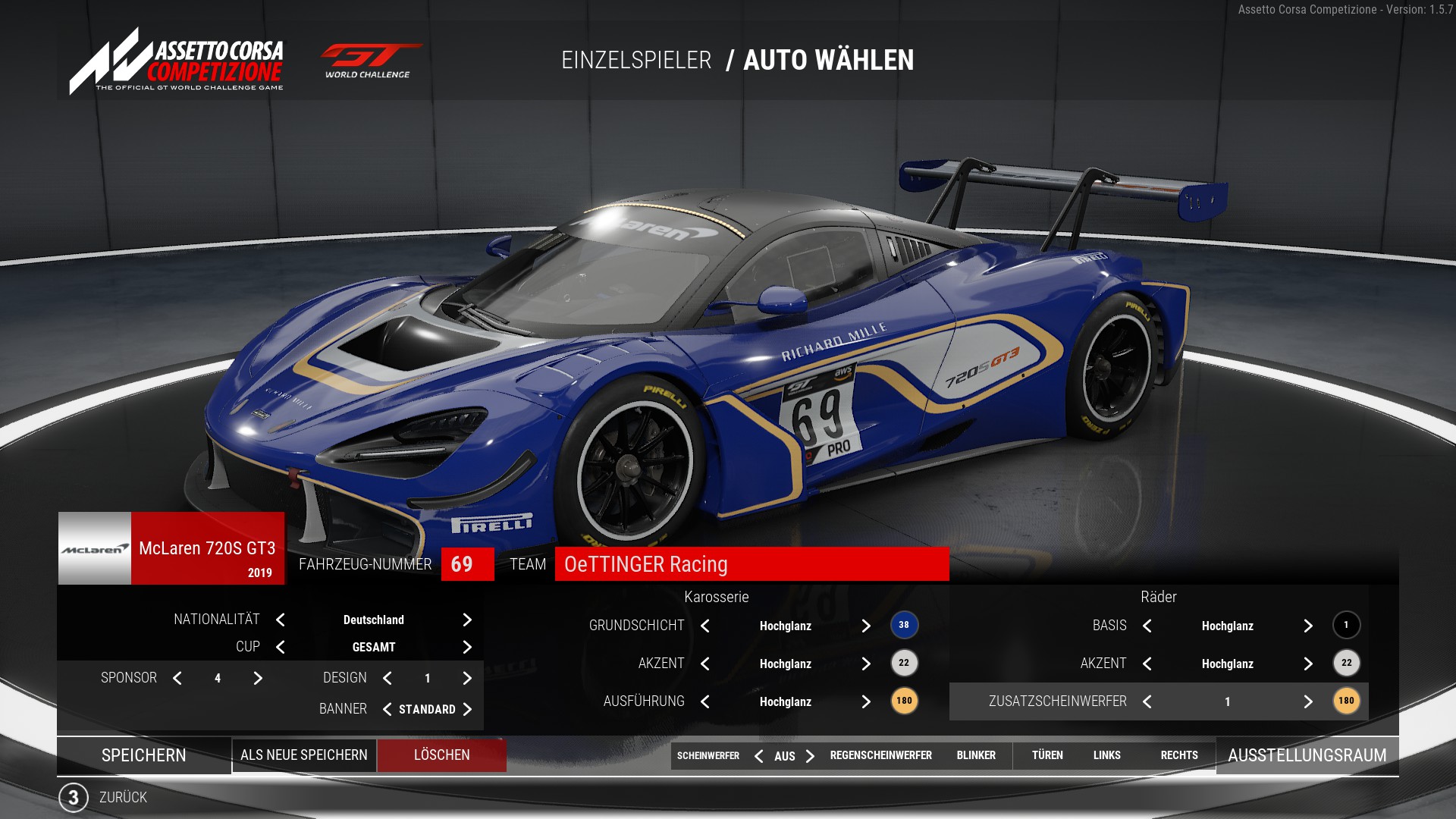Viewport: 1456px width, 819px height.
Task: Click the FAHRZEUG-NUMMER field showing 69
Action: tap(467, 564)
